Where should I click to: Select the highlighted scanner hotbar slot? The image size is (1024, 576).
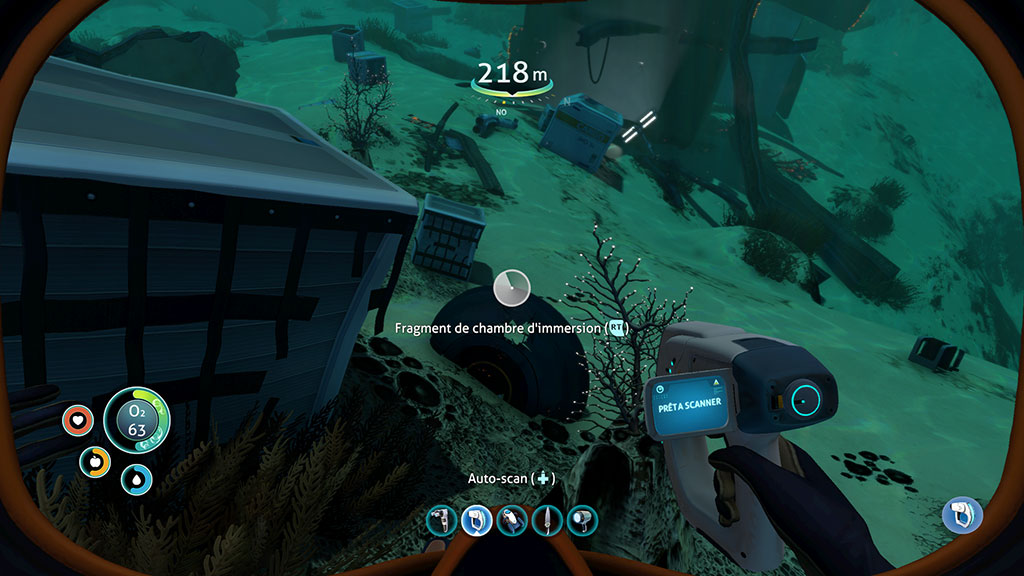pyautogui.click(x=475, y=520)
